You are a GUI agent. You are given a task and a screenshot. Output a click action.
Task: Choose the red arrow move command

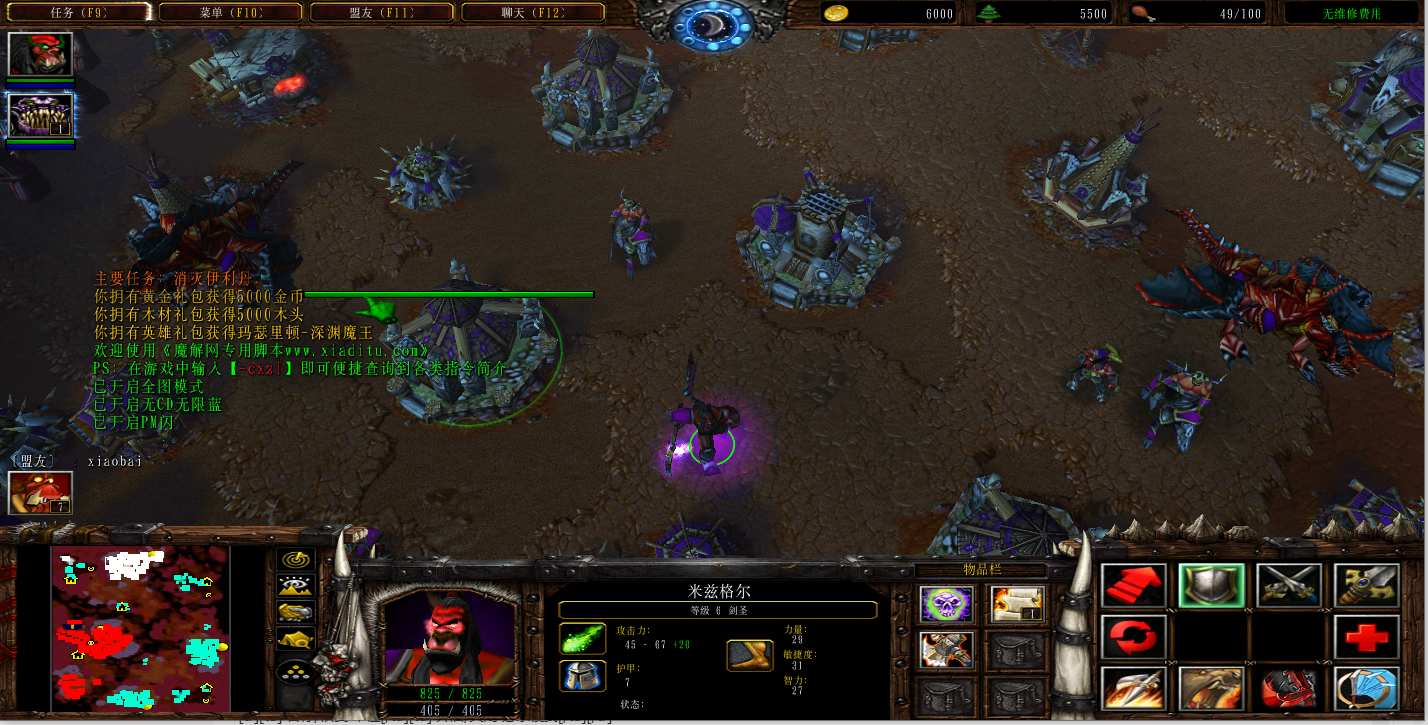(1133, 586)
